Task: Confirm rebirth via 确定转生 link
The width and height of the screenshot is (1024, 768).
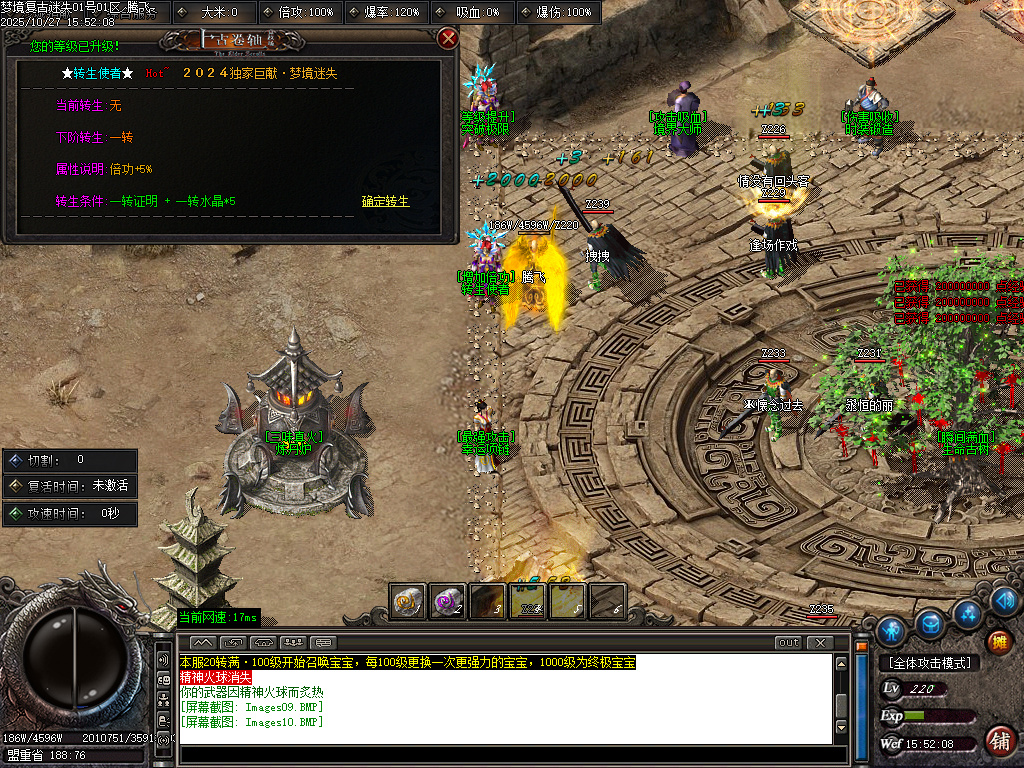Action: [x=385, y=201]
